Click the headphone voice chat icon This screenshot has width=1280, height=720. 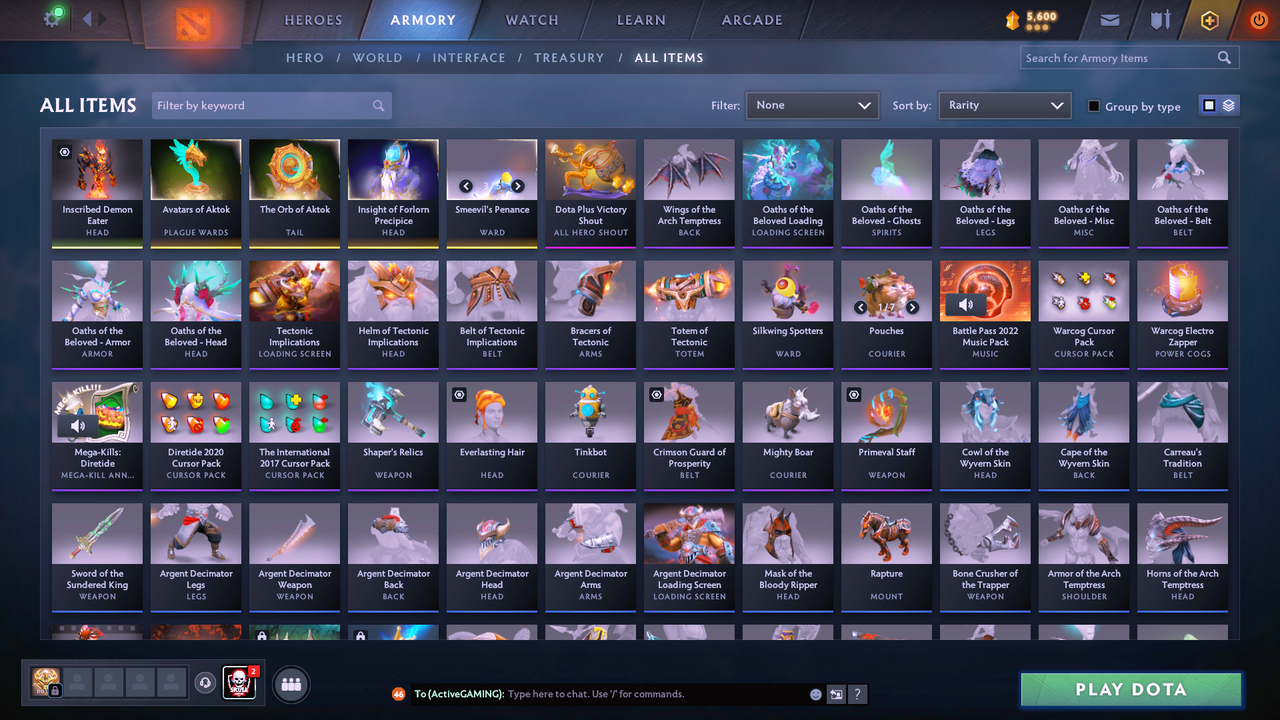click(206, 683)
